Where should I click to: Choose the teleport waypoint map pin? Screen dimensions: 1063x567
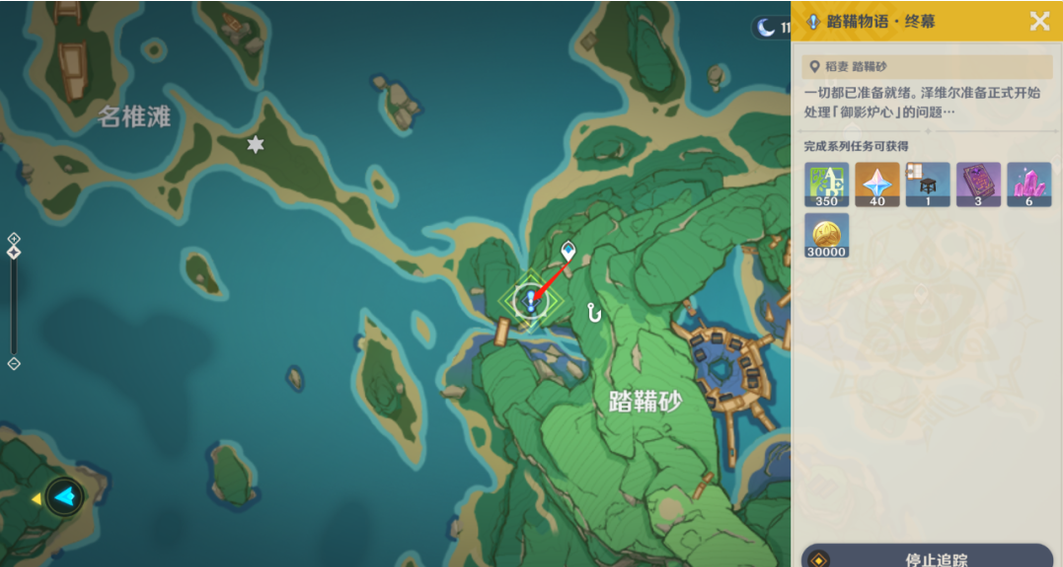point(568,250)
